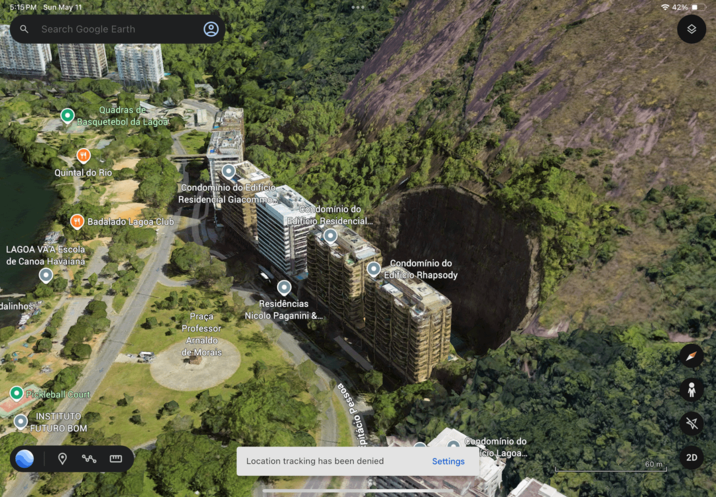The height and width of the screenshot is (497, 716).
Task: Tap the crossed-out location arrow button
Action: click(691, 424)
